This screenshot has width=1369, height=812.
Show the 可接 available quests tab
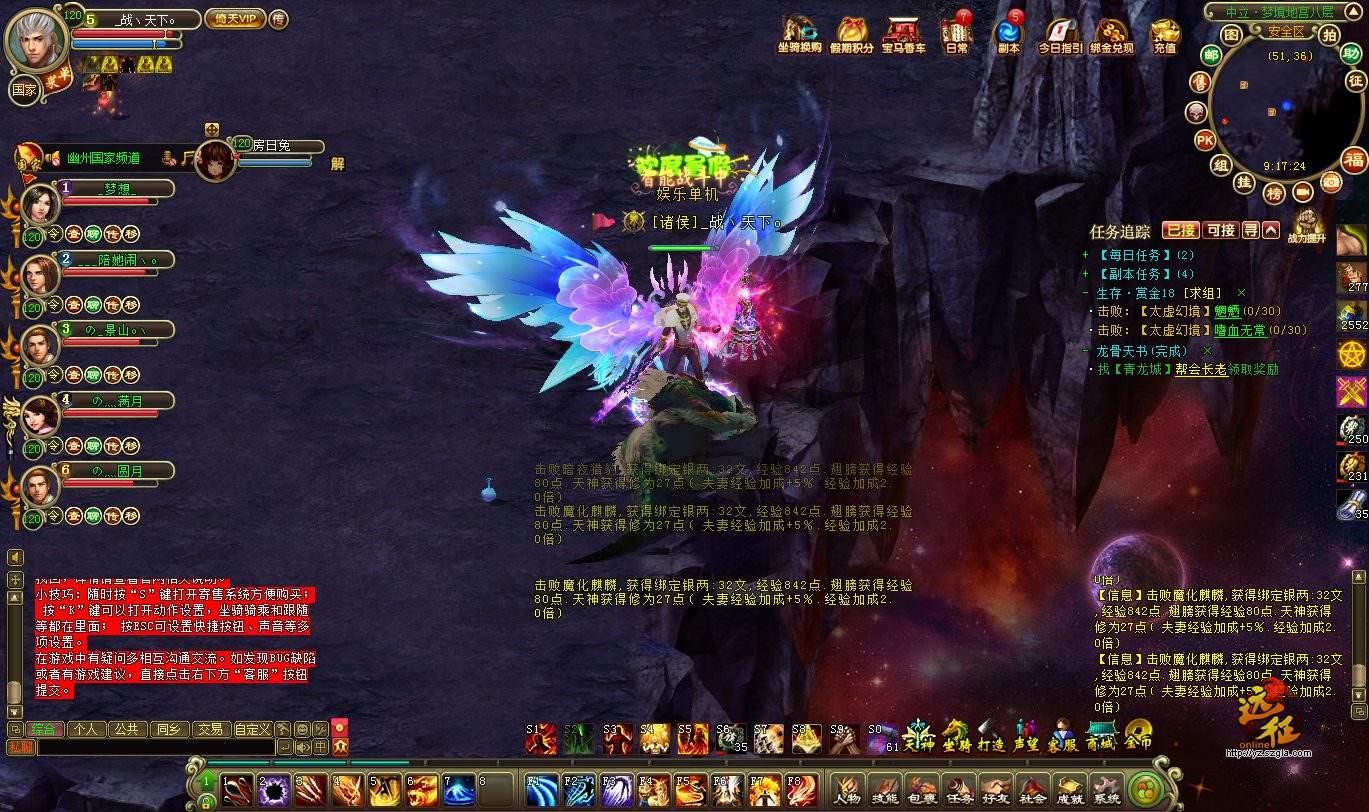(x=1220, y=230)
